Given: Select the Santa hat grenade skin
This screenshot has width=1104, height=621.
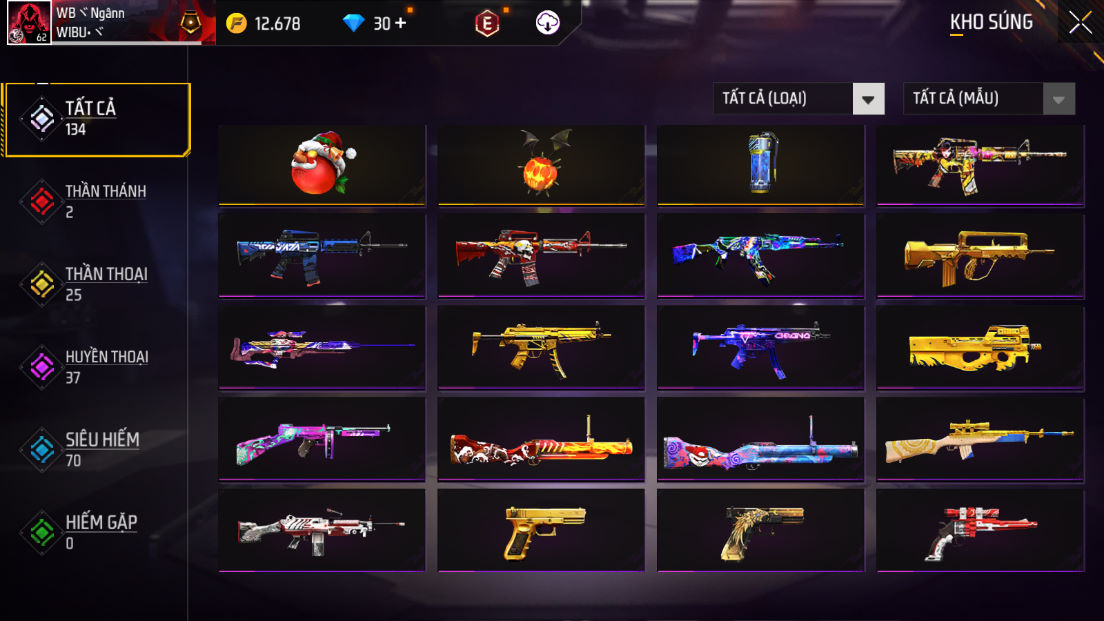Looking at the screenshot, I should click(x=322, y=165).
